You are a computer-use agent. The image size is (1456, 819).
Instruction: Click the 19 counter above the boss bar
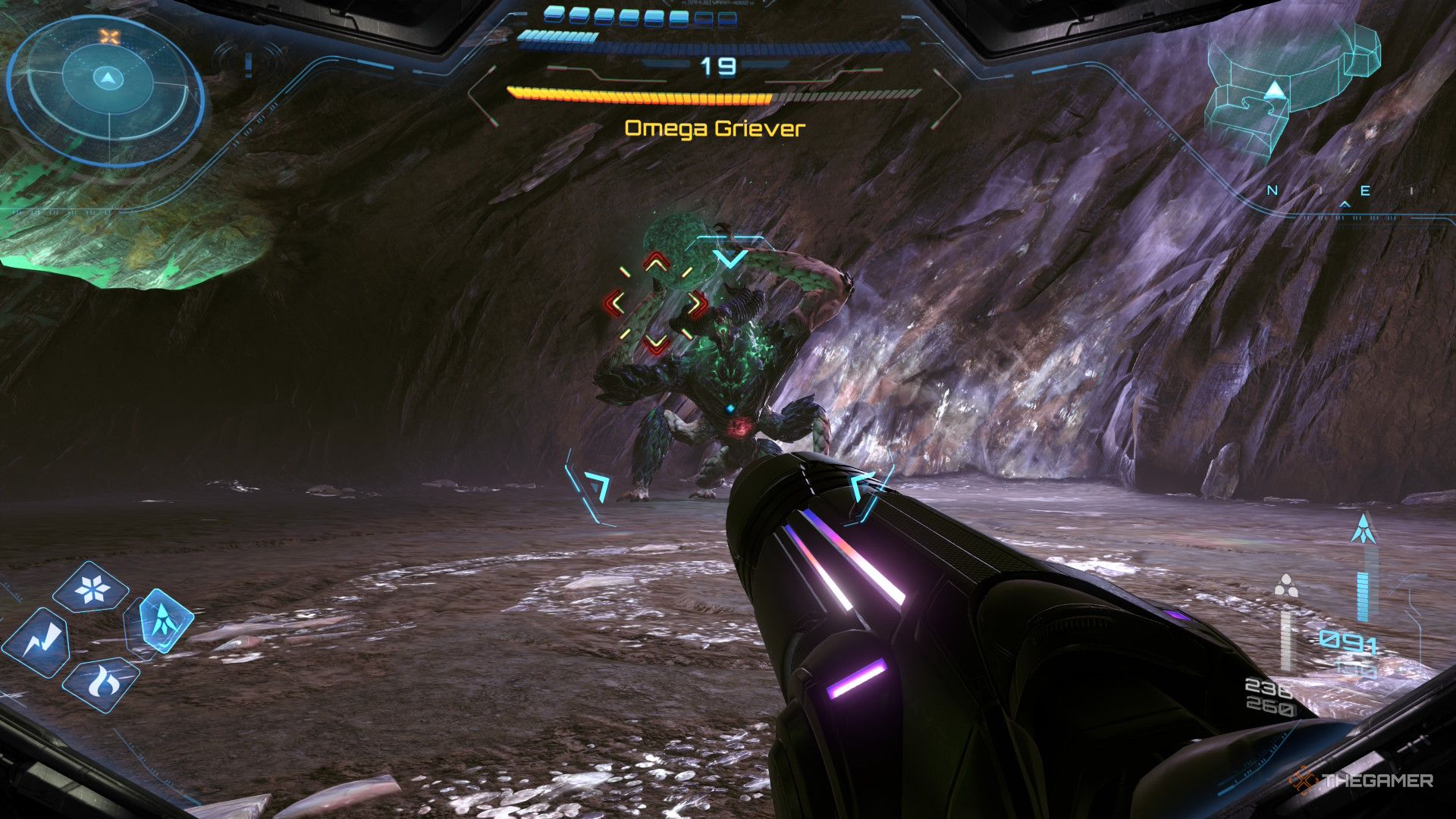point(720,67)
